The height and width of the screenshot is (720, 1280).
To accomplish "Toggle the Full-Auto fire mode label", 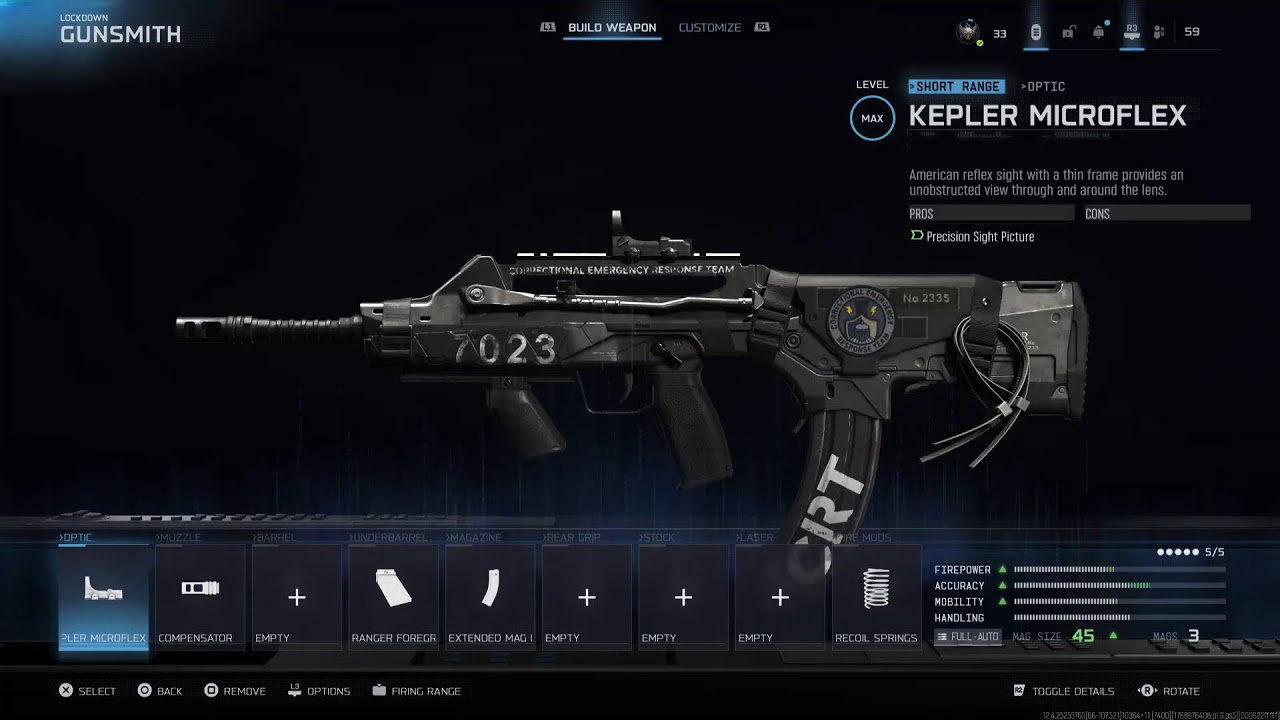I will coord(968,637).
